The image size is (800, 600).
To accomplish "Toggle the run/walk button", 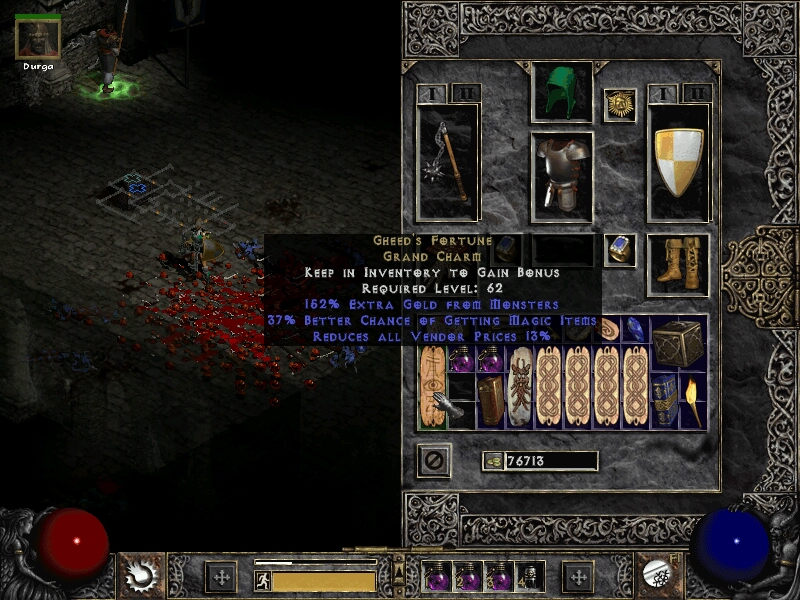I will coord(262,578).
